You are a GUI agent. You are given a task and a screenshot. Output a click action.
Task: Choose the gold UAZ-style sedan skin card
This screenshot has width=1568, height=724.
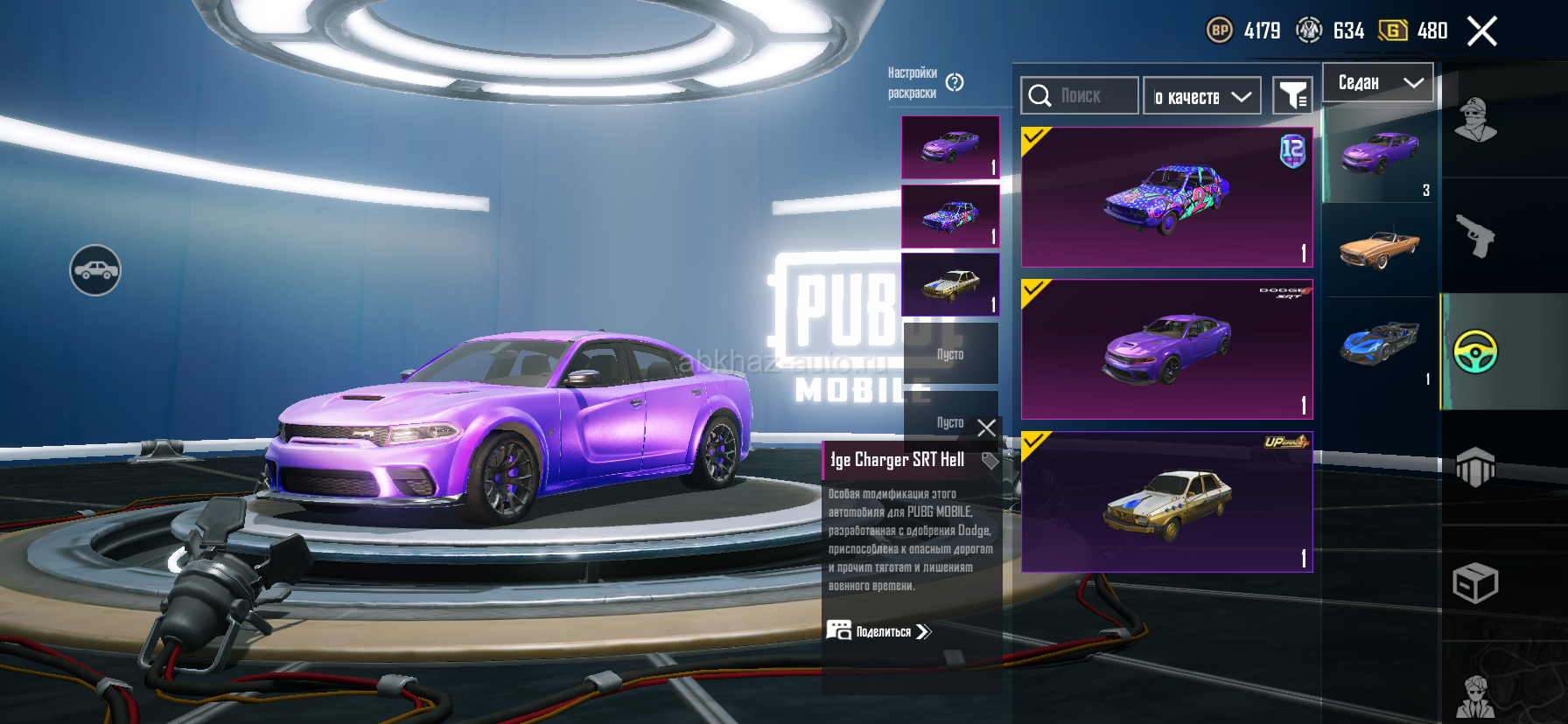point(1166,502)
